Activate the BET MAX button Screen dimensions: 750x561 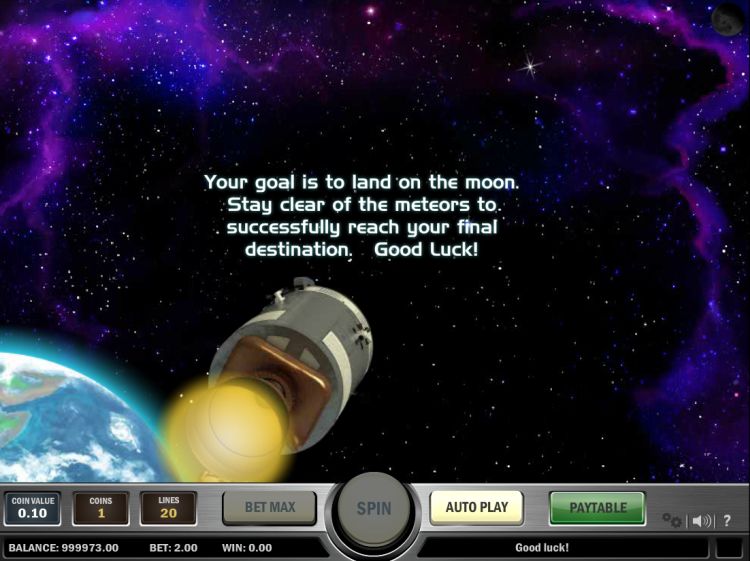pos(269,507)
